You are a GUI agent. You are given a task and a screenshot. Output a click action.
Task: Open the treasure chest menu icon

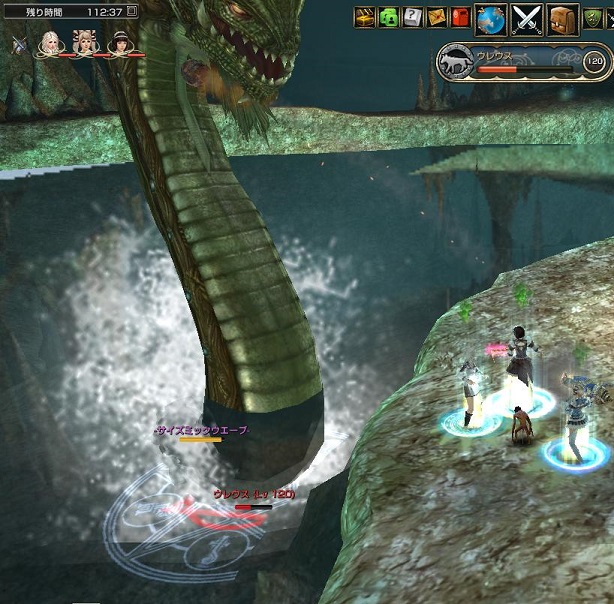tap(365, 17)
